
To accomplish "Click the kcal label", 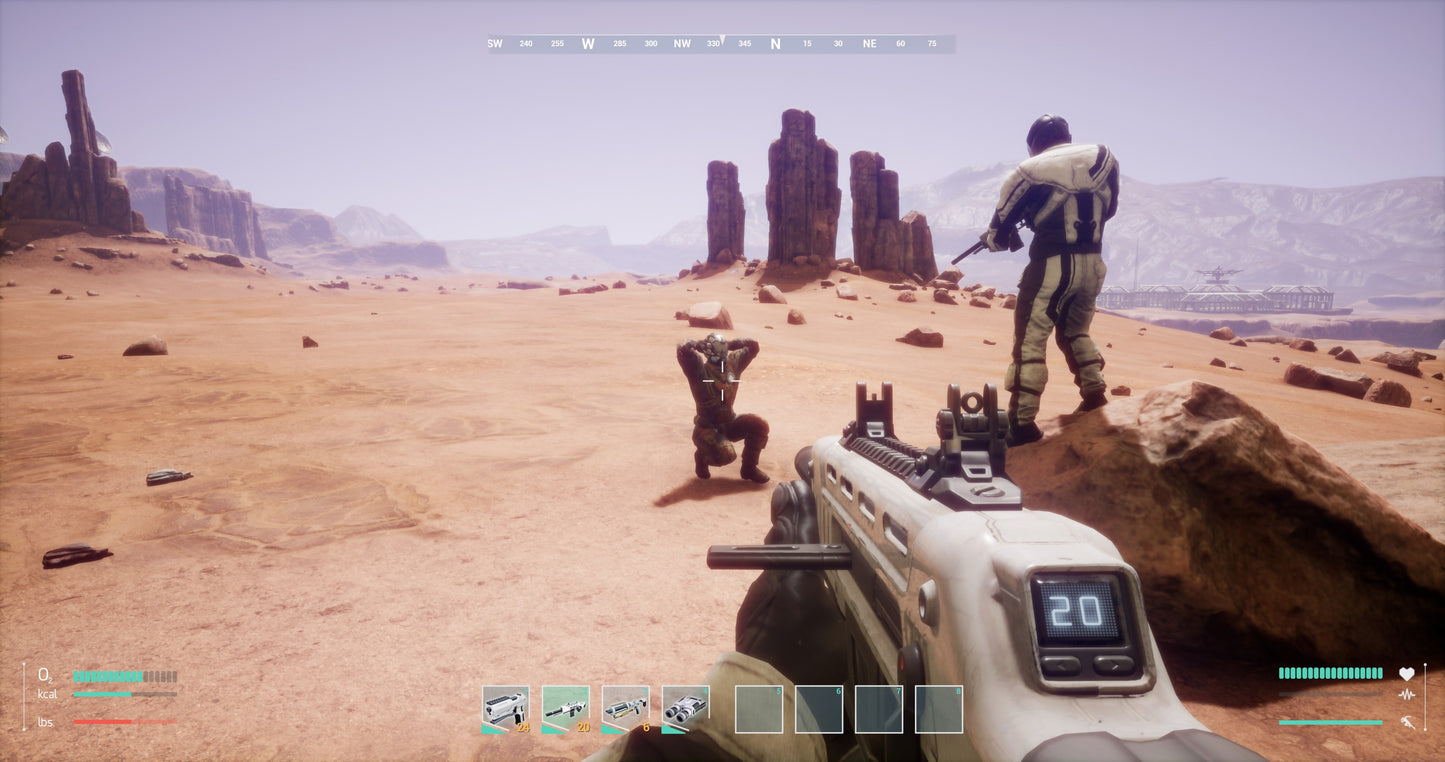I will [47, 694].
